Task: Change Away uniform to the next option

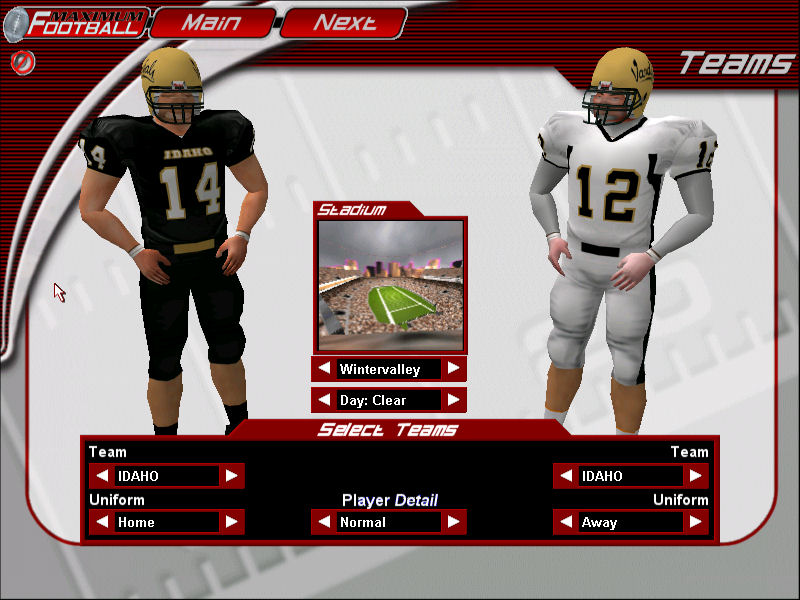Action: [x=696, y=522]
